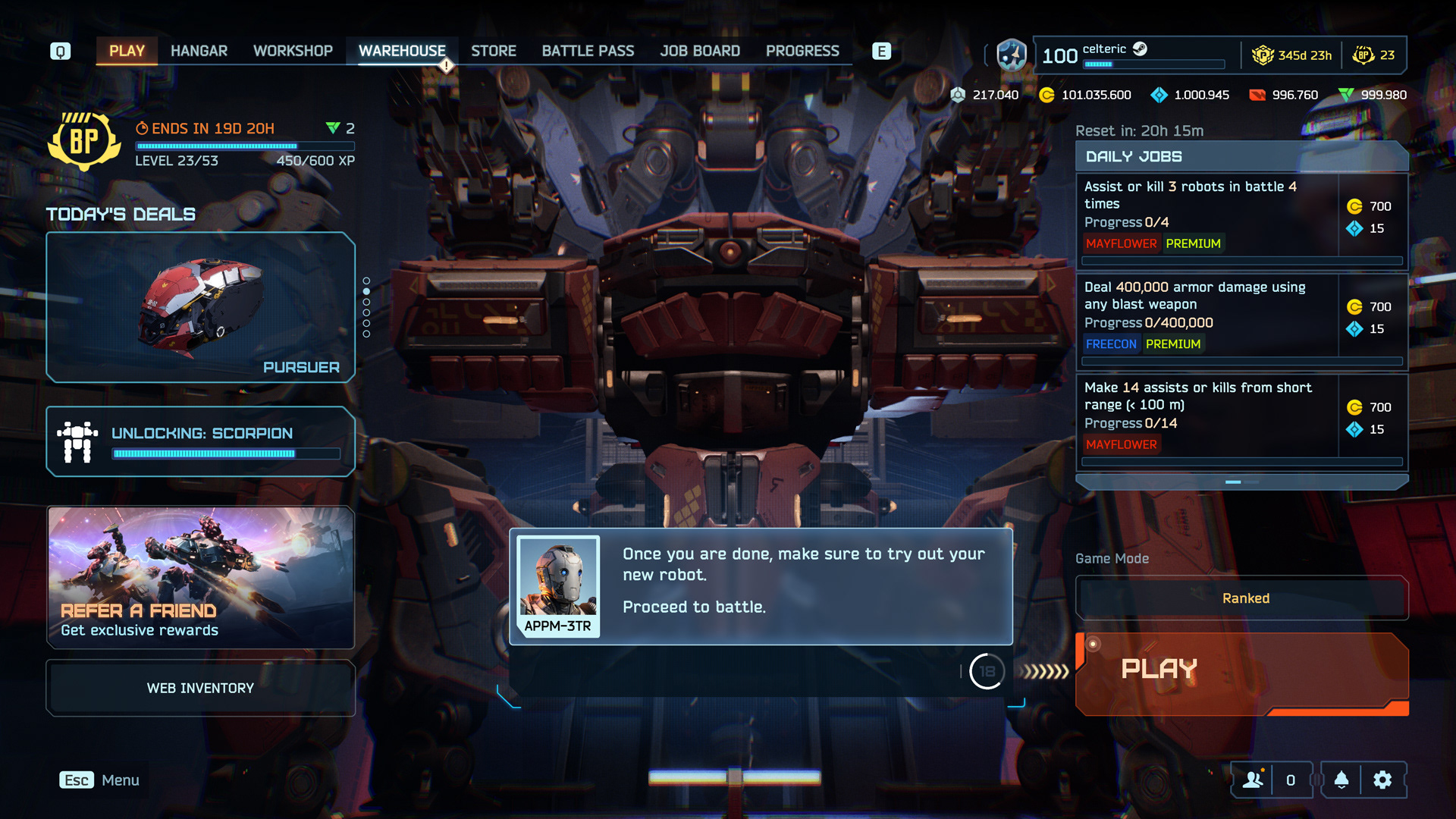
Task: Open the celteric player profile avatar
Action: (1012, 55)
